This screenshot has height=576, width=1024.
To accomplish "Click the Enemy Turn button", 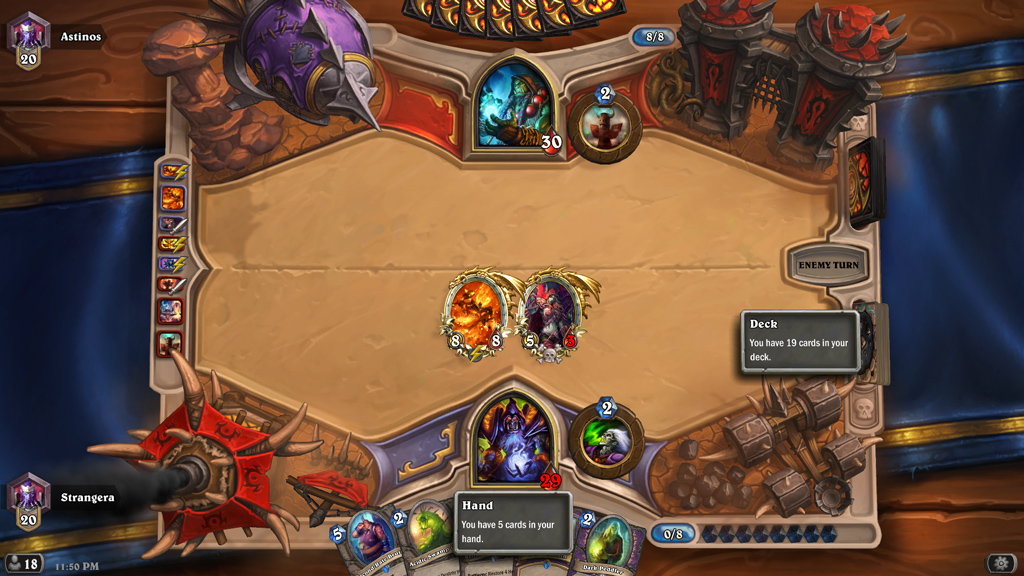I will point(828,265).
